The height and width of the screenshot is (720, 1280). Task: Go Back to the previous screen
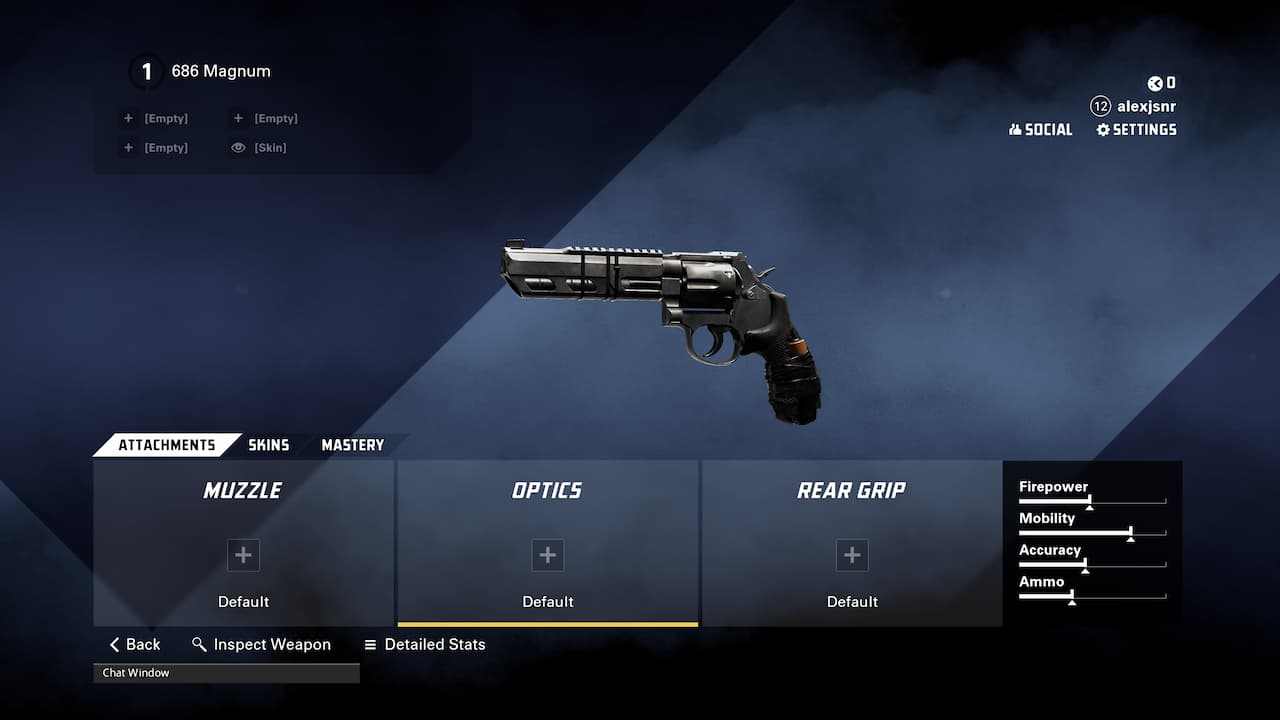point(135,645)
